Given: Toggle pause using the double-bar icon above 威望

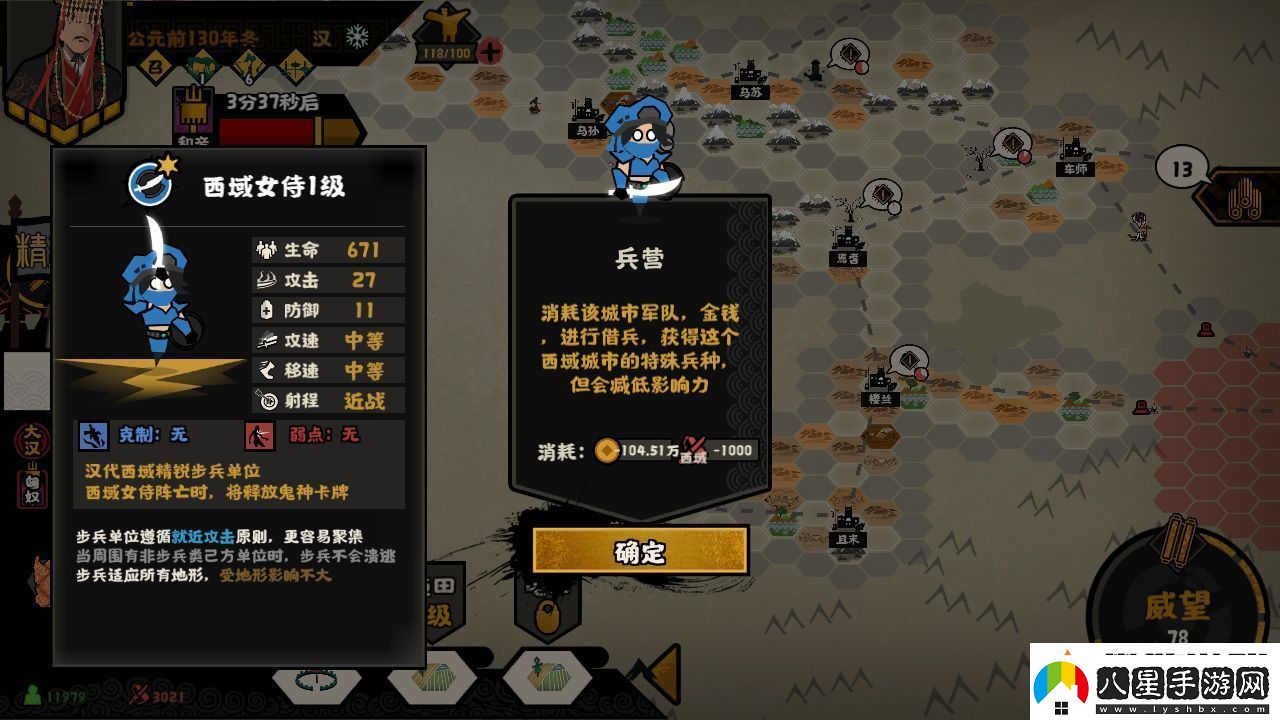Looking at the screenshot, I should tap(1180, 541).
